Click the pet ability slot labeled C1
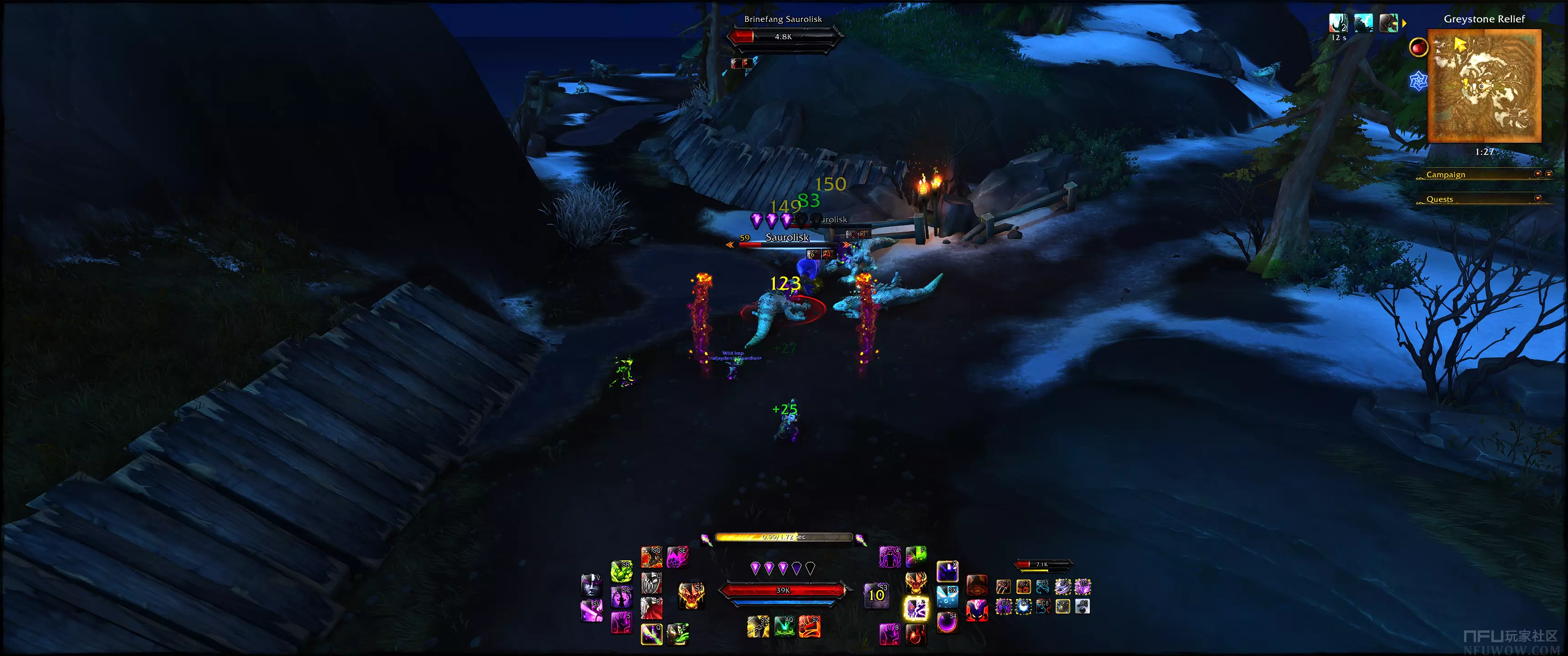This screenshot has width=1568, height=656. click(1003, 587)
